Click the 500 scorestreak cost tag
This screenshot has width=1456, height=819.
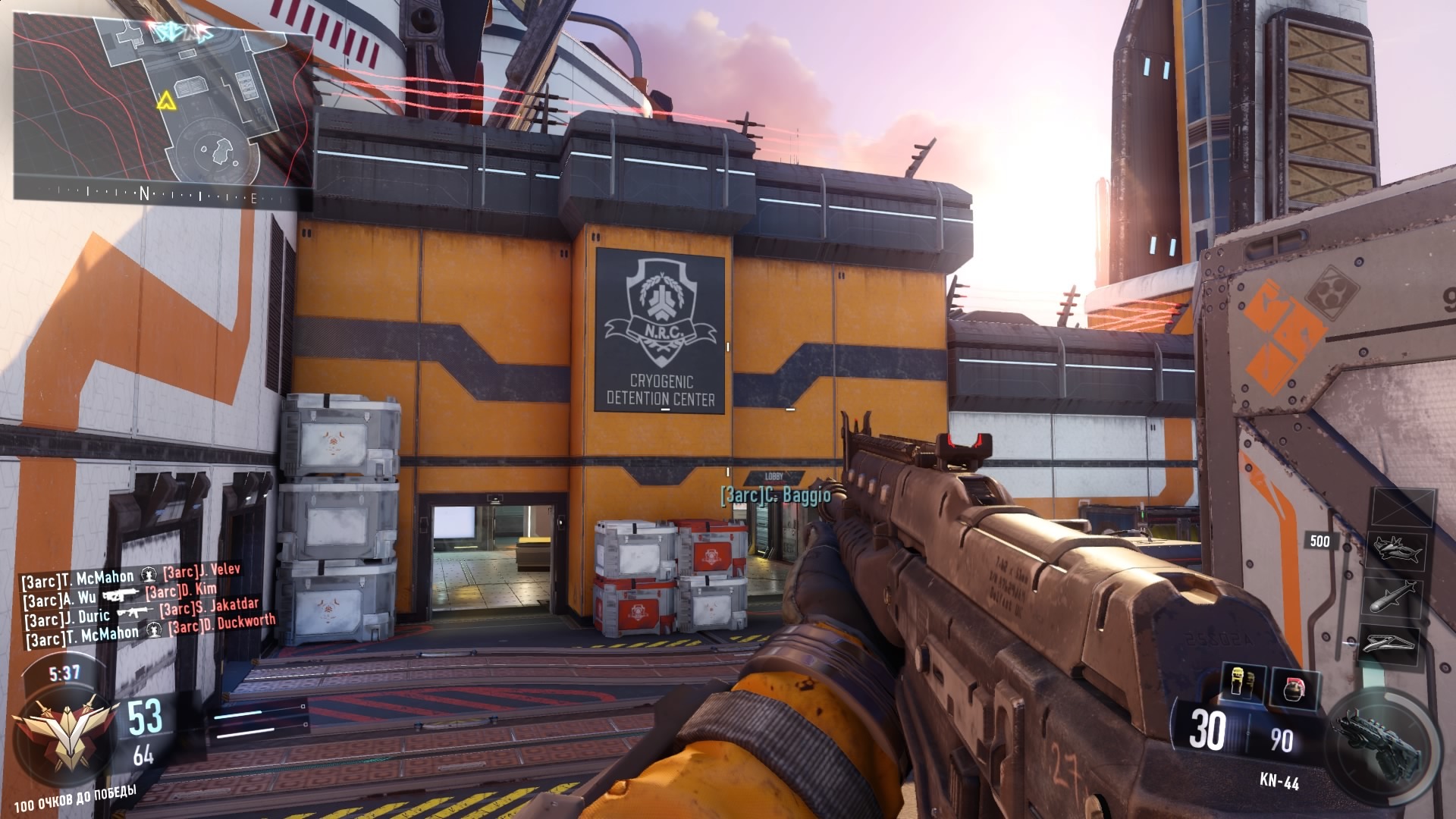click(x=1319, y=540)
